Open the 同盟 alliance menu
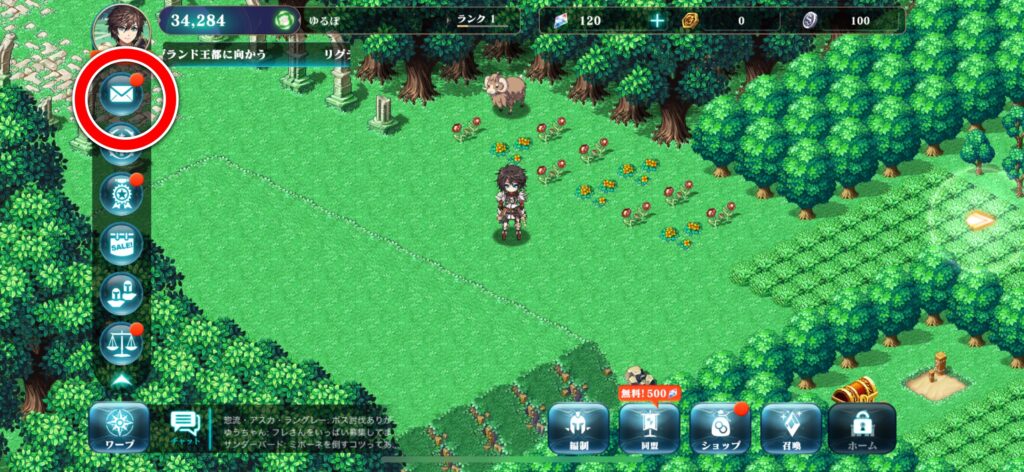The image size is (1024, 472). pos(648,425)
